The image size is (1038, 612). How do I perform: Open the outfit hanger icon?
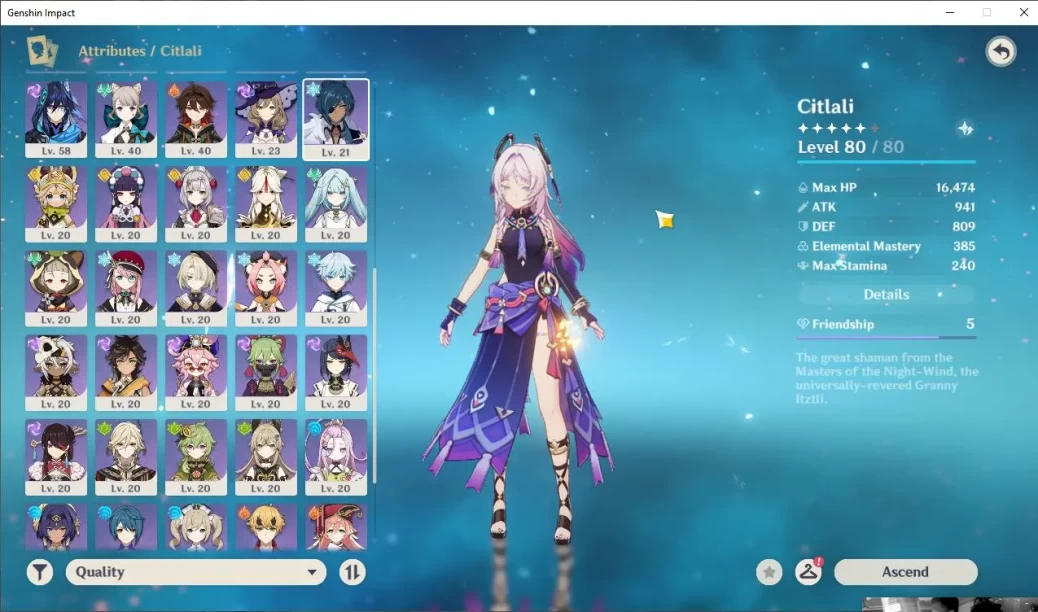807,572
